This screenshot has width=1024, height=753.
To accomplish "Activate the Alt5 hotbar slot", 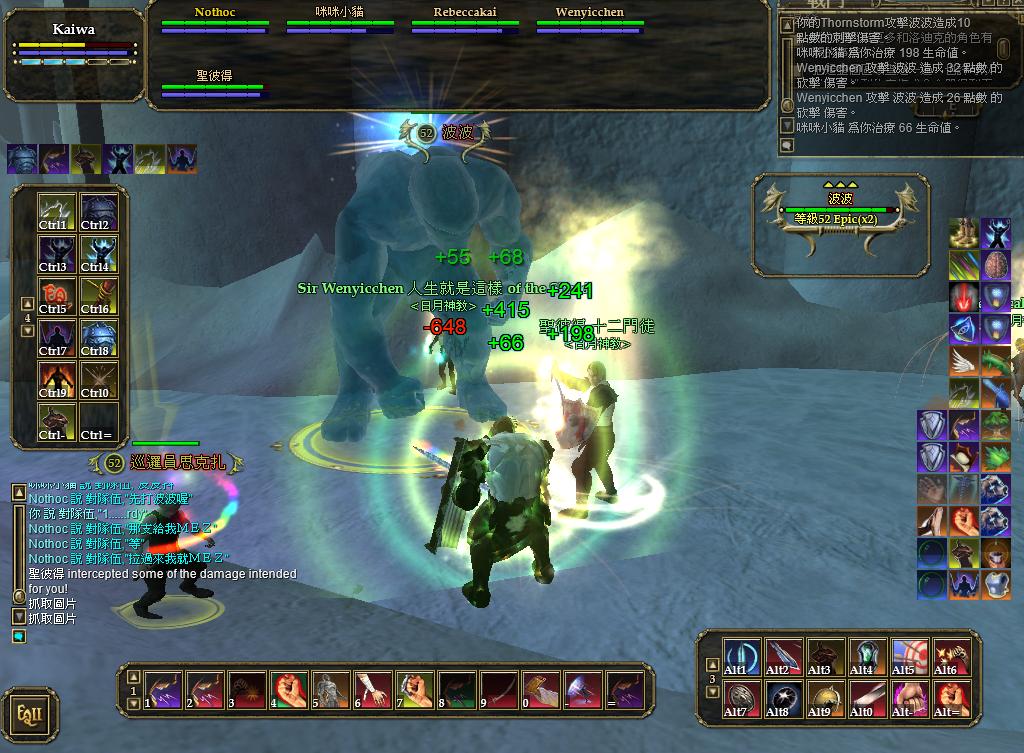I will [909, 655].
